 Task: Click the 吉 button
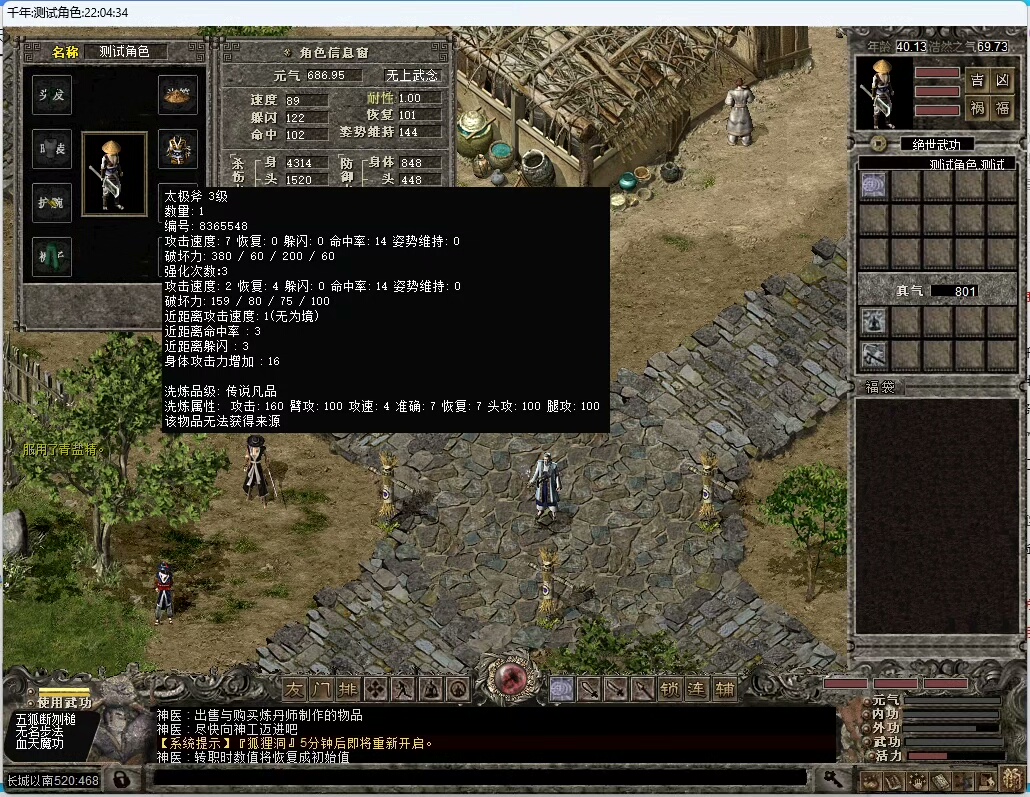coord(977,81)
